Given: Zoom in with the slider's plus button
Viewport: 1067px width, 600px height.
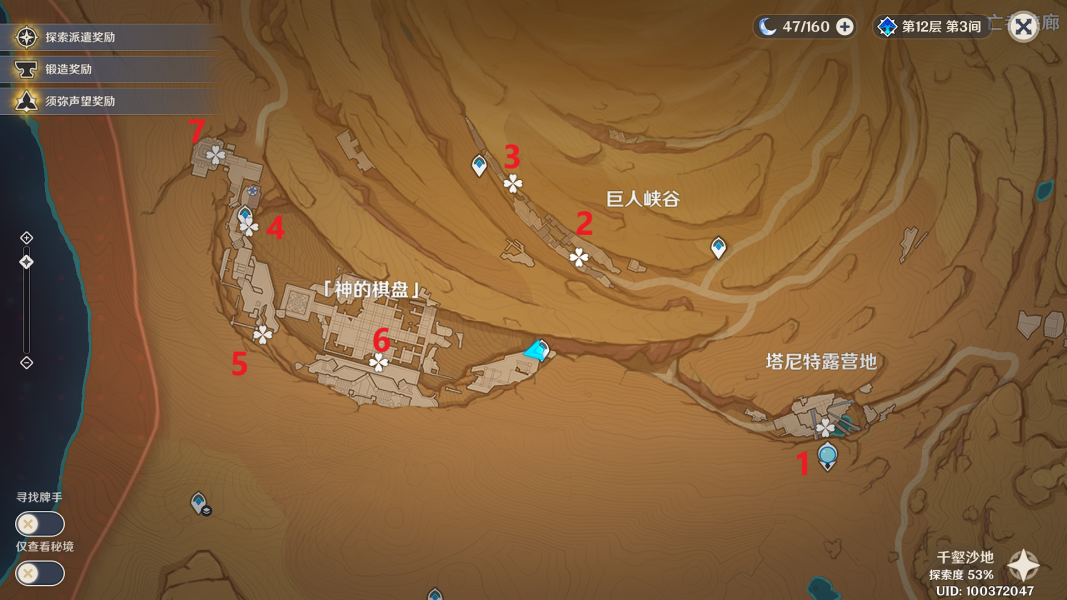Looking at the screenshot, I should click(27, 238).
